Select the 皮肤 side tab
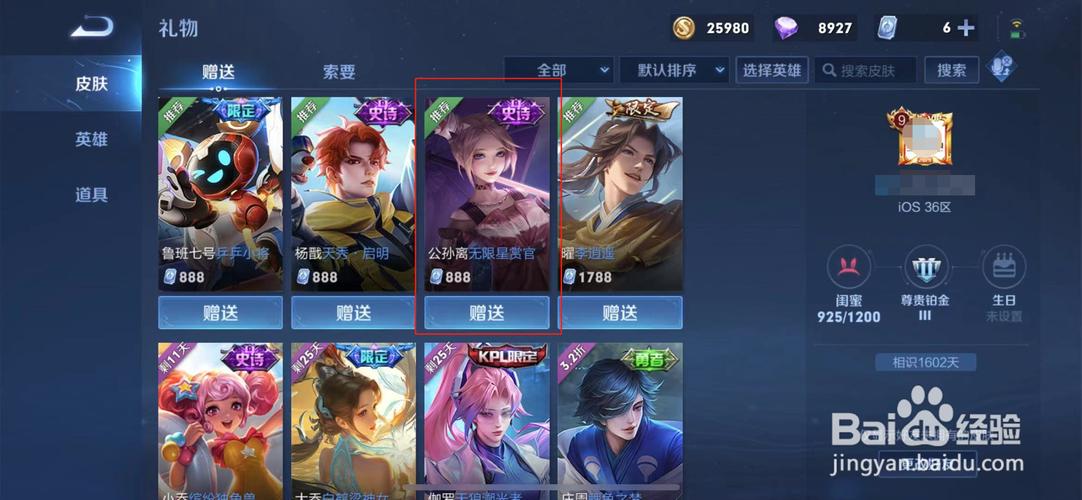 [x=91, y=84]
